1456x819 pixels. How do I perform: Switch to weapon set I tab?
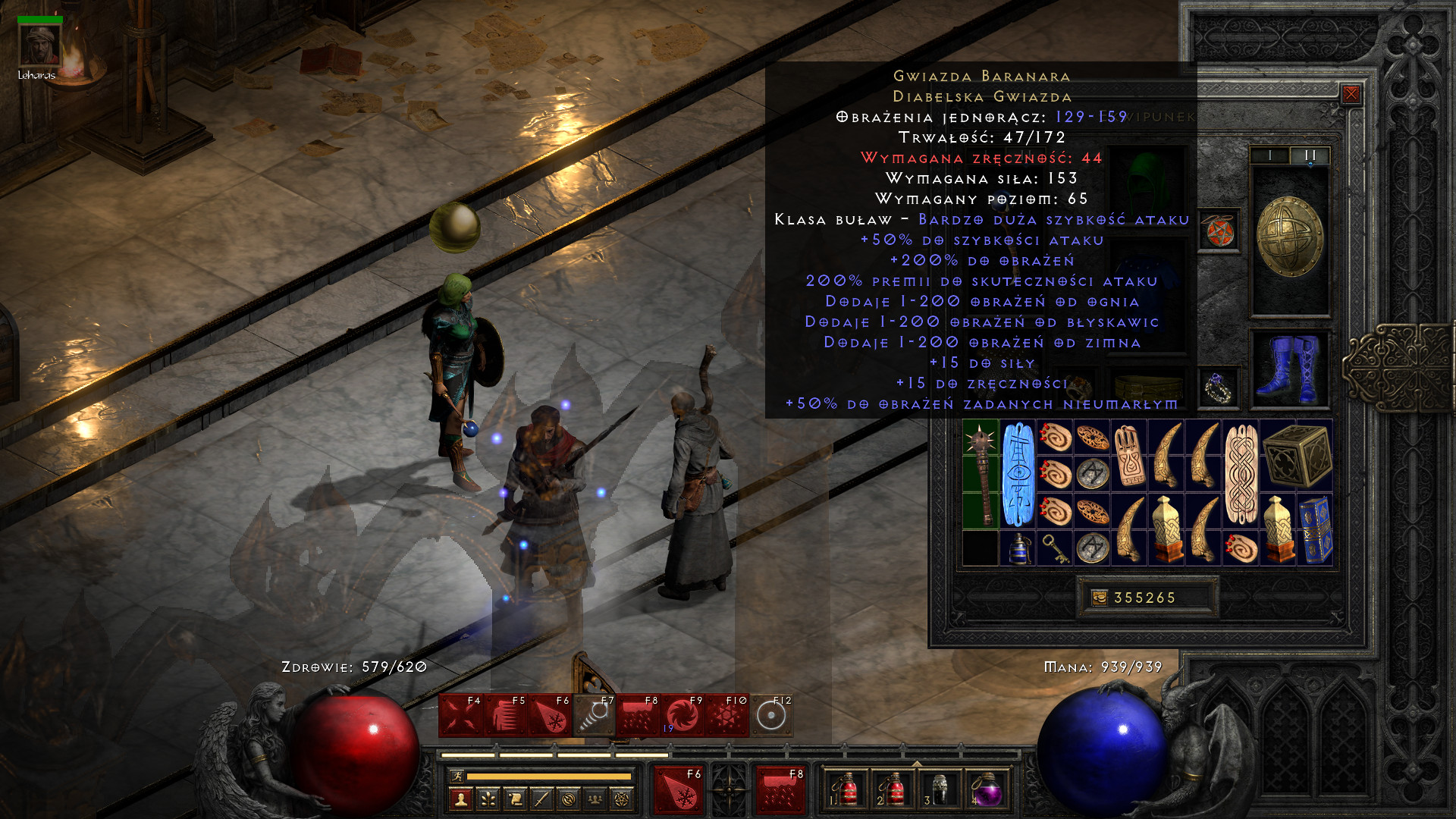tap(1270, 155)
